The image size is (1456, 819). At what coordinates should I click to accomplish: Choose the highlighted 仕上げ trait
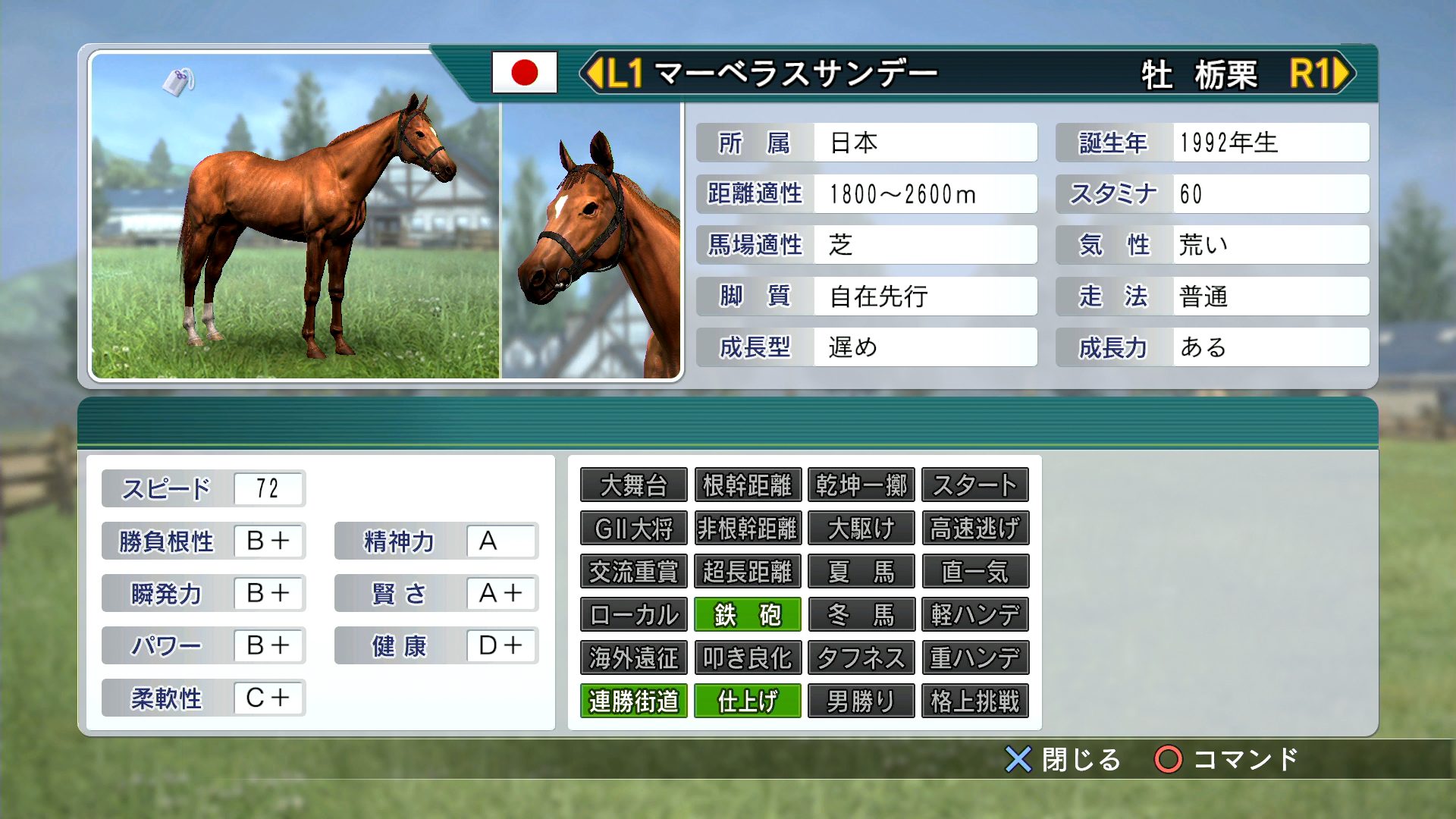(x=747, y=701)
